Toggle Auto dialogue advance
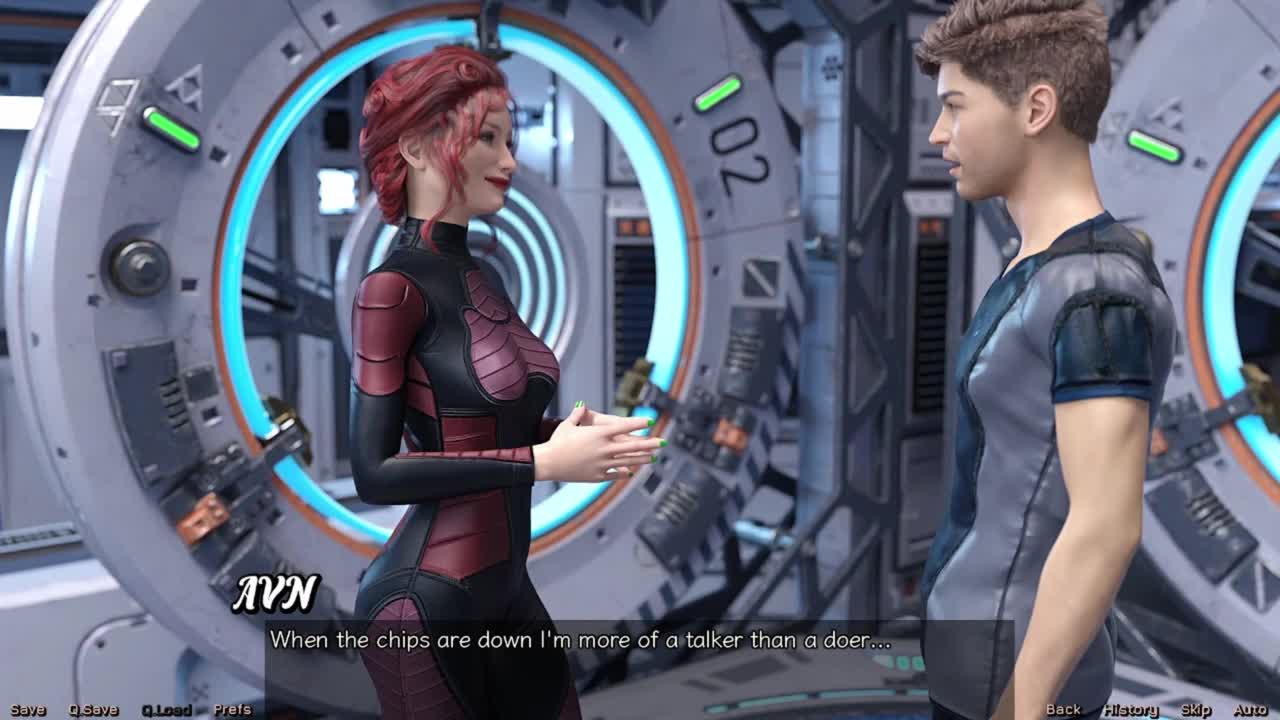1280x720 pixels. click(x=1250, y=710)
